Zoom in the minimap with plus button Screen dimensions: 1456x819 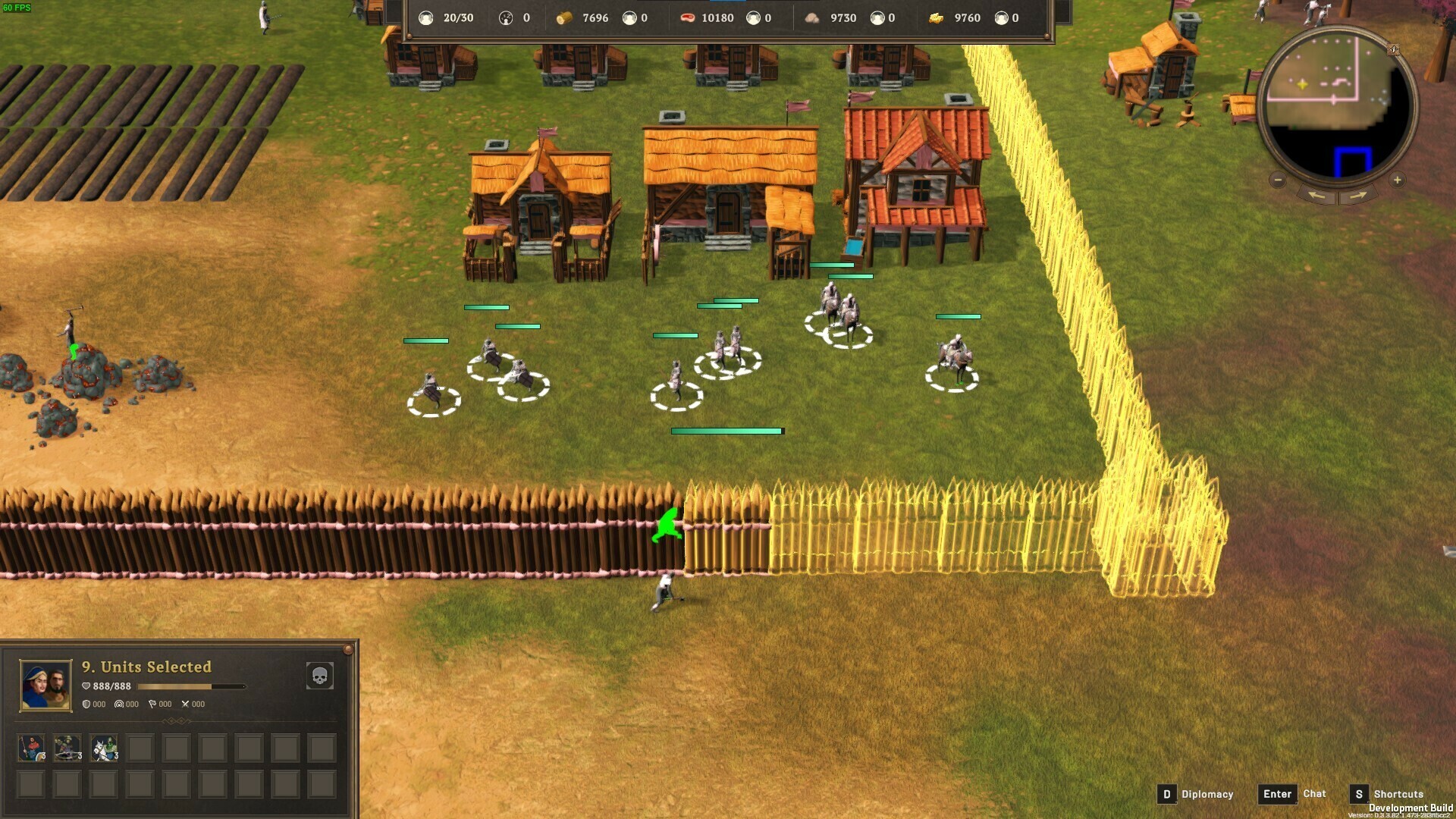(1398, 180)
